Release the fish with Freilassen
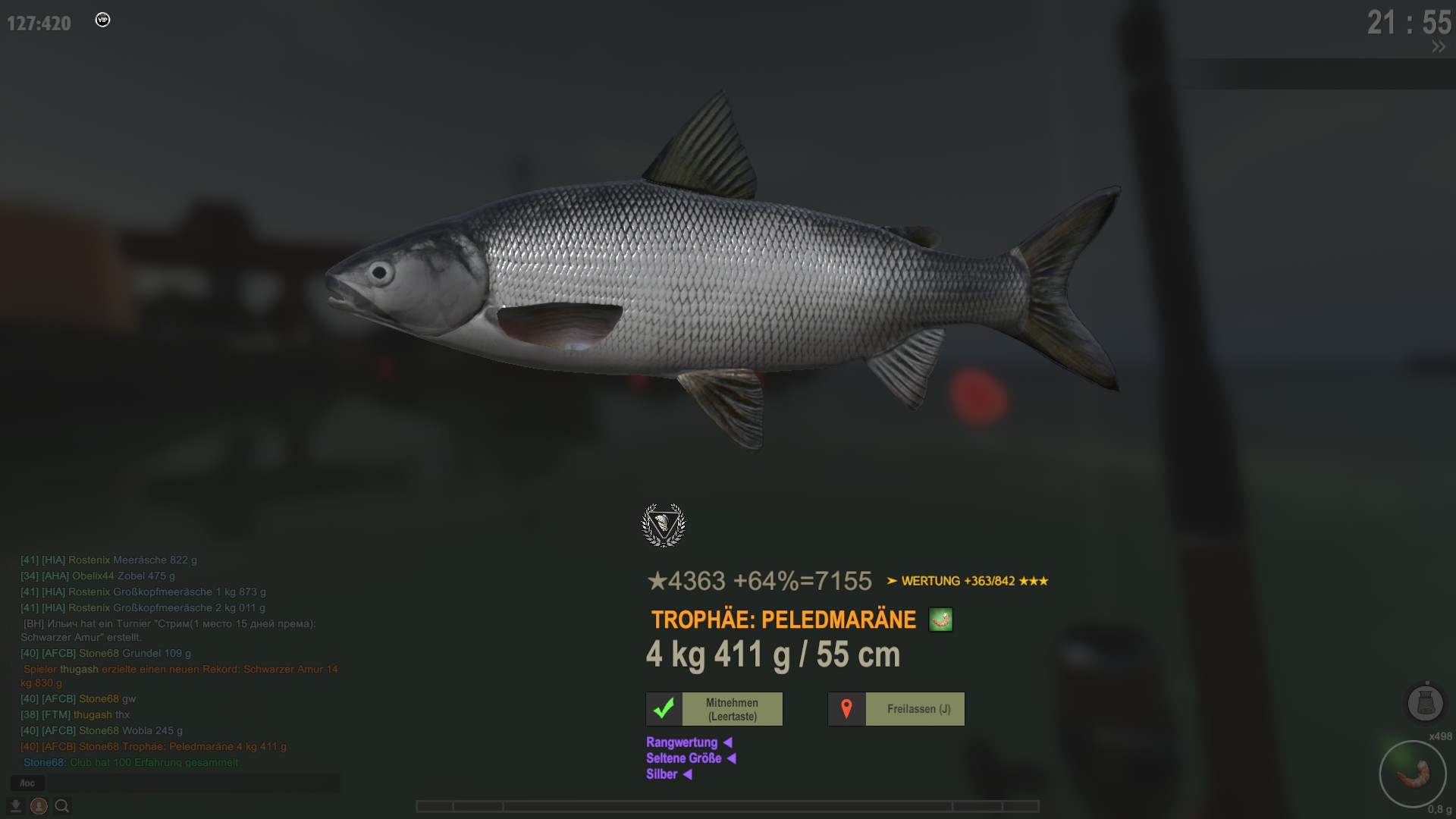Screen dimensions: 1456x819 896,709
